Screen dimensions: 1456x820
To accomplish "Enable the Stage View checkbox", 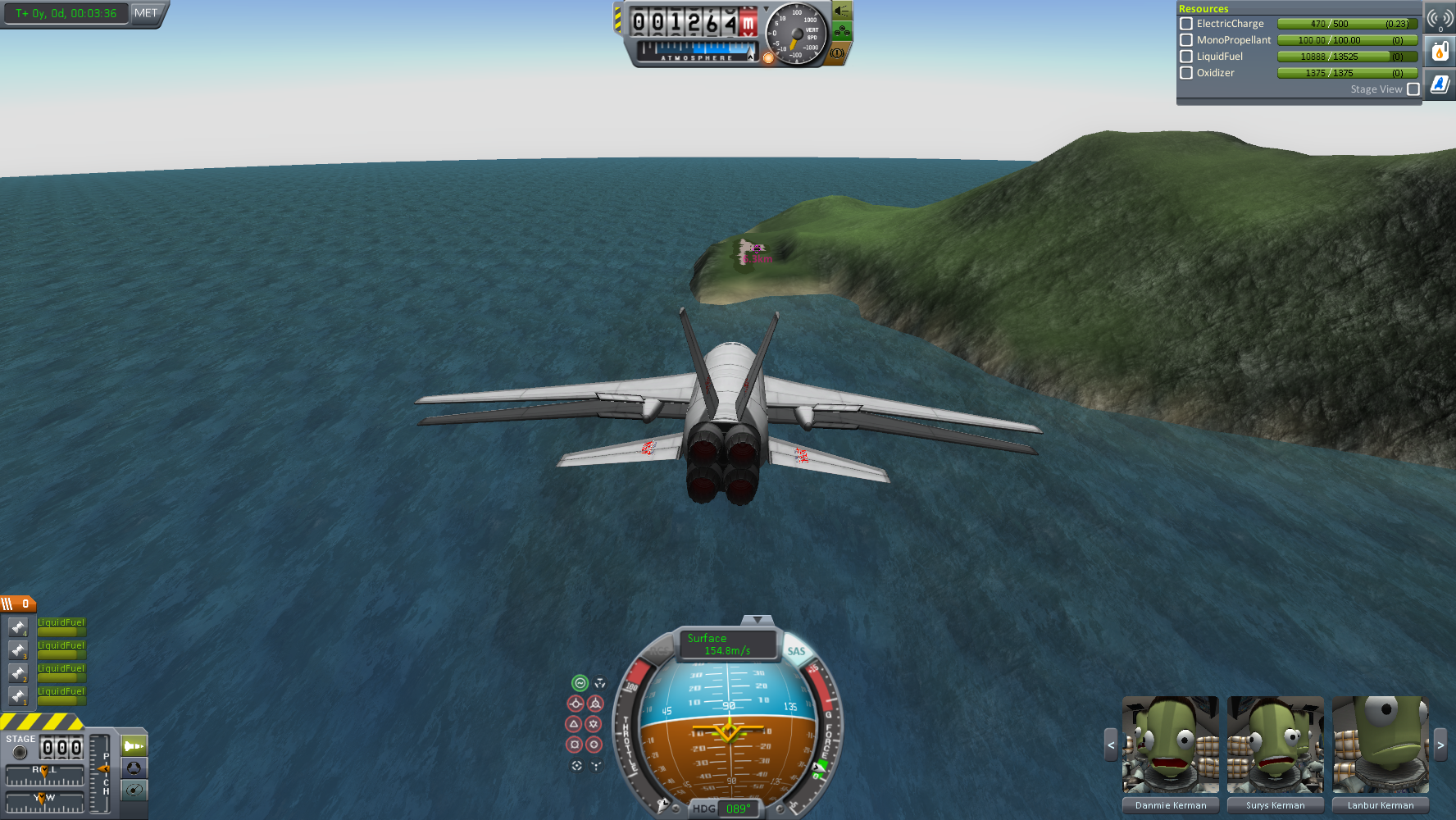I will [x=1413, y=89].
